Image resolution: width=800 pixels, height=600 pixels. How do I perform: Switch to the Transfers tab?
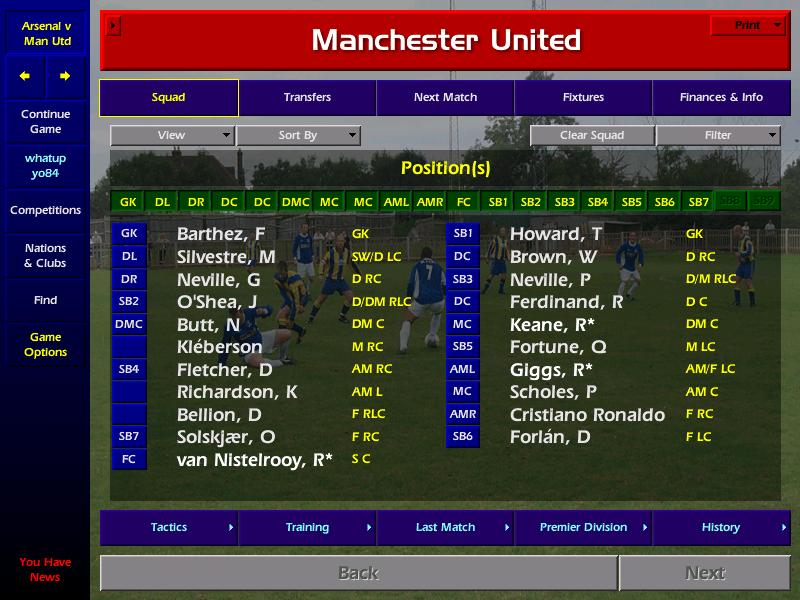[x=307, y=98]
